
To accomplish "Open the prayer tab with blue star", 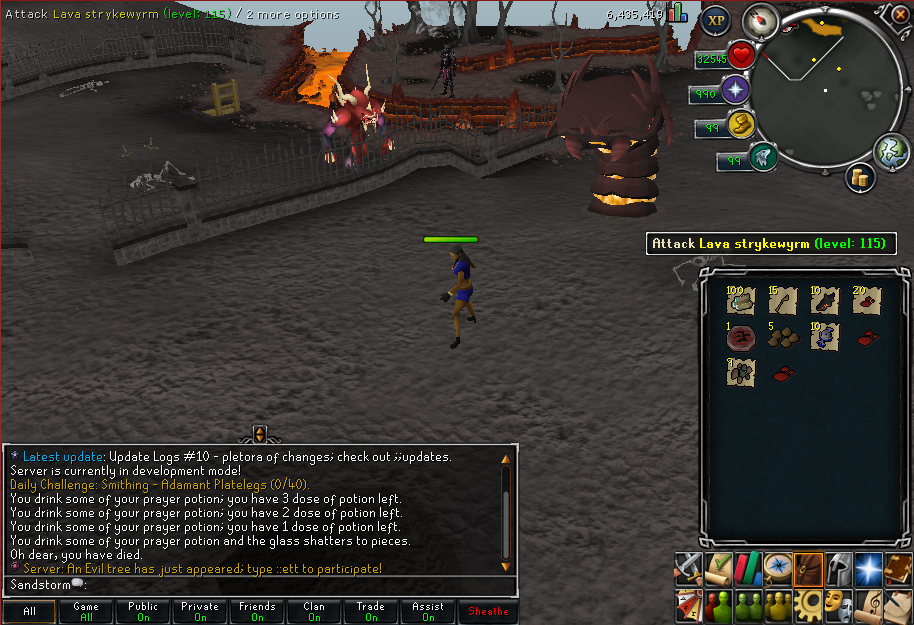I will pyautogui.click(x=868, y=568).
